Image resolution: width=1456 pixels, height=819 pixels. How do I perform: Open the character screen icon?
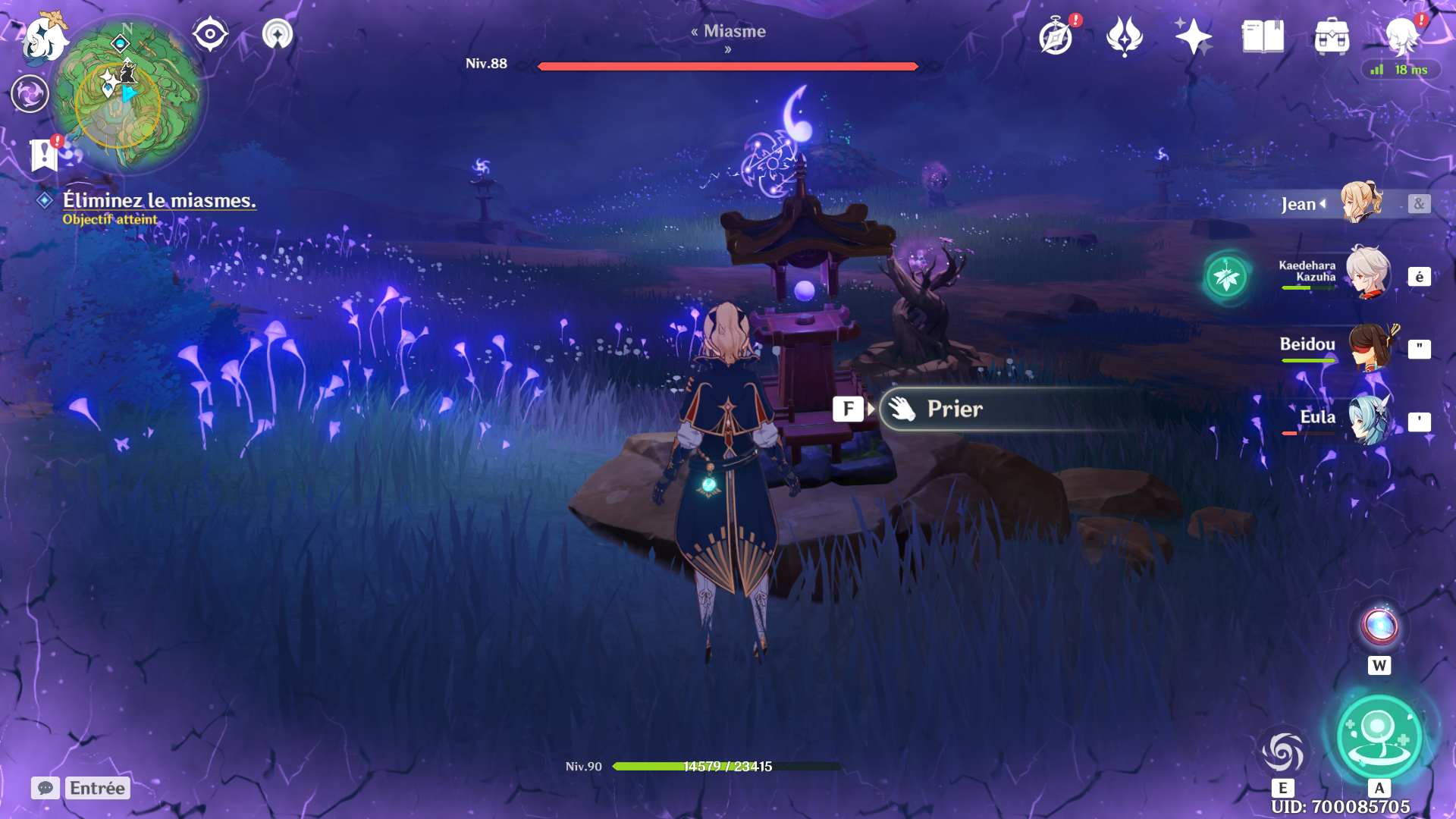click(x=1401, y=36)
